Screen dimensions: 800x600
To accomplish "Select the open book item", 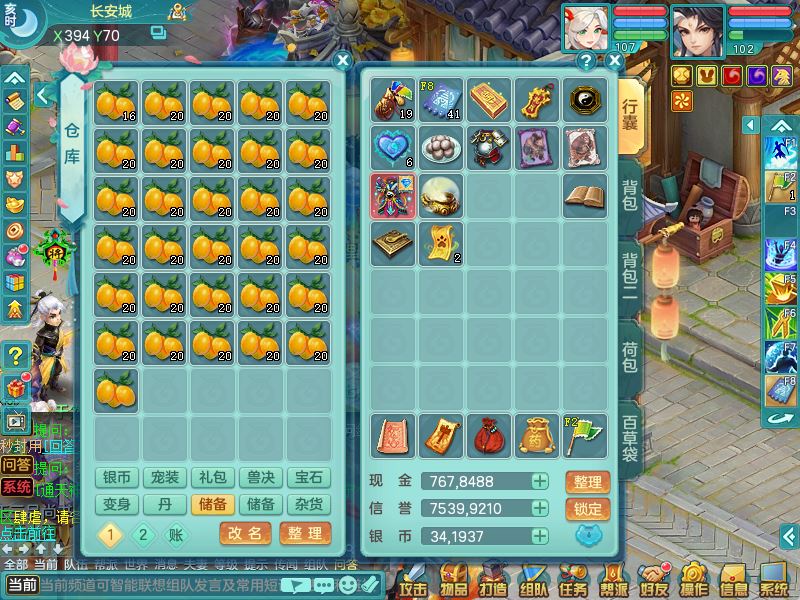I will [585, 195].
